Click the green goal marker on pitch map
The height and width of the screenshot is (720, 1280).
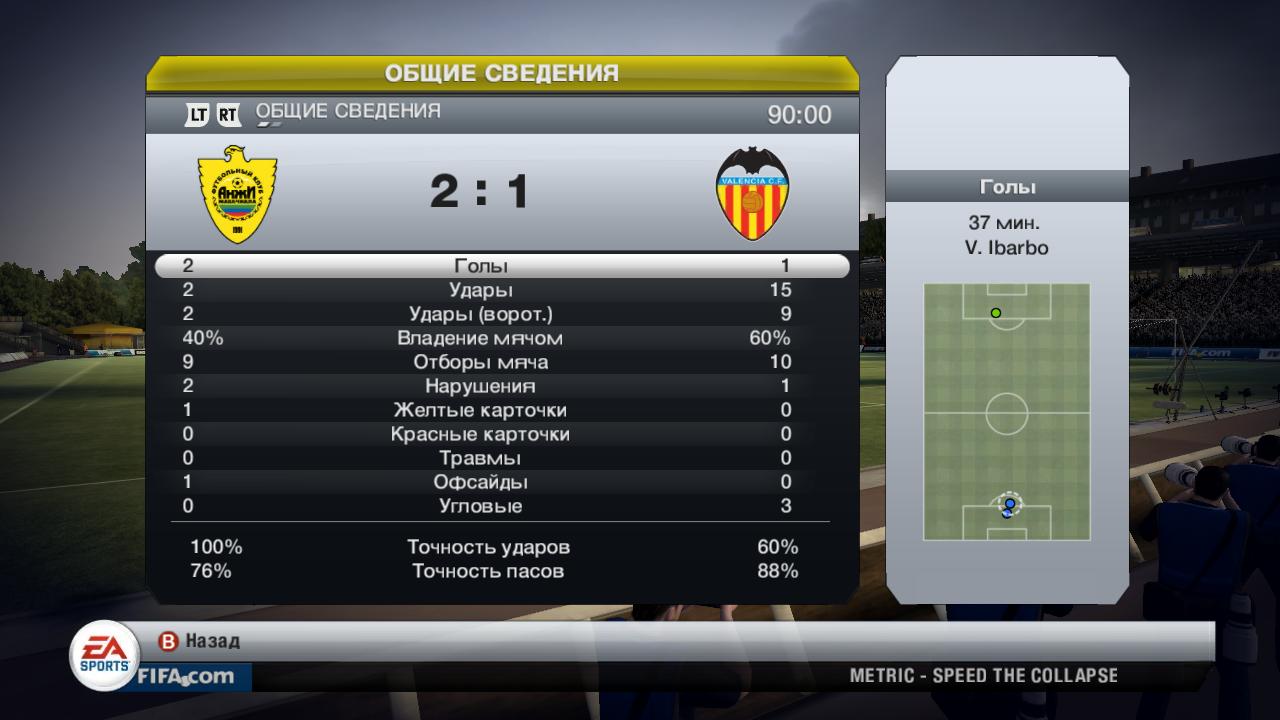coord(995,313)
